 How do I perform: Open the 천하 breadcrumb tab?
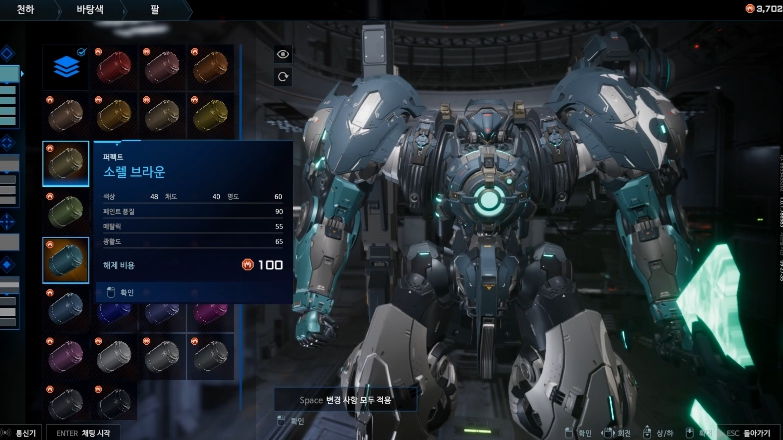pos(27,10)
